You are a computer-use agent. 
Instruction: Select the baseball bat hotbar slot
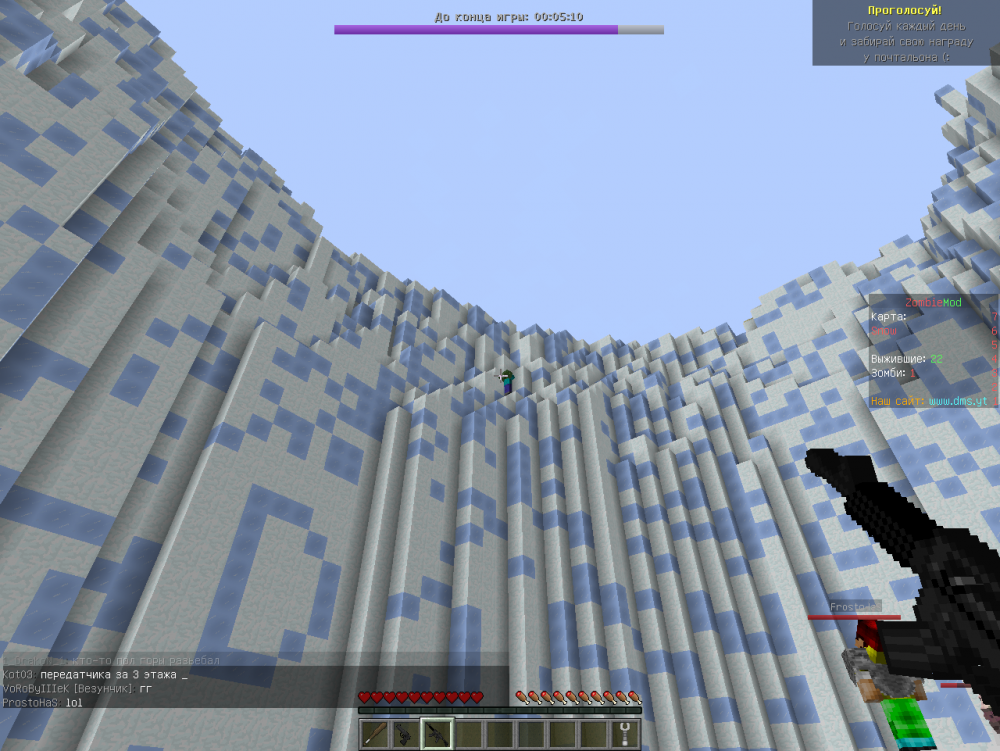374,734
